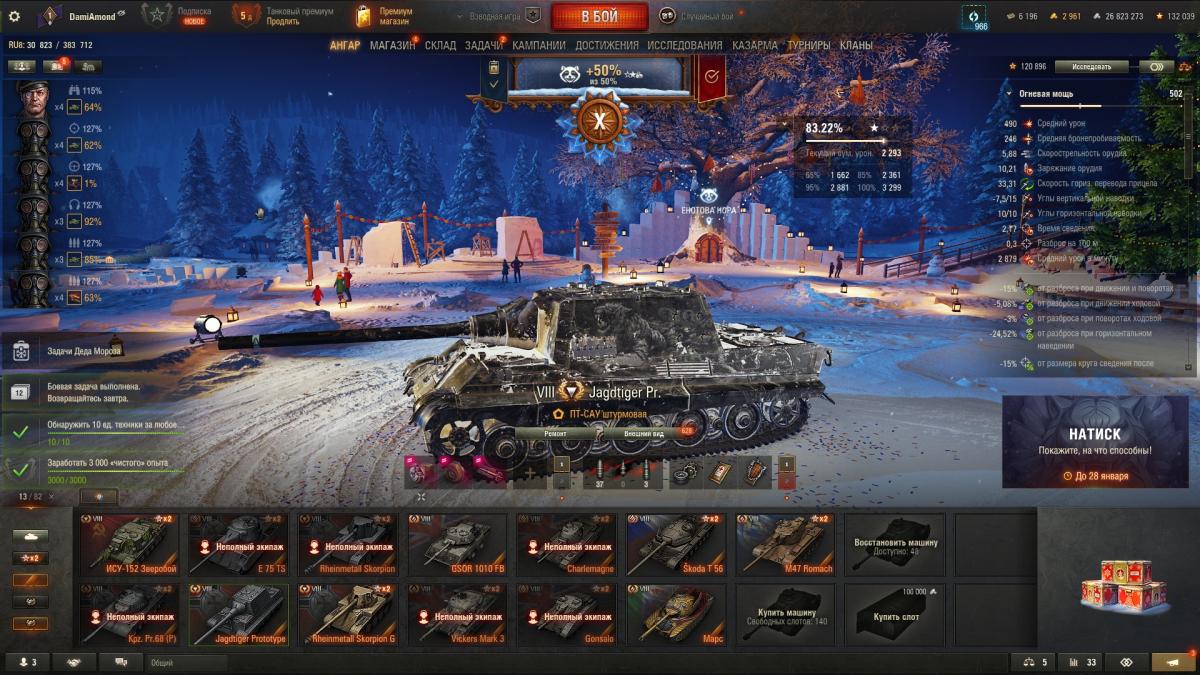1200x675 pixels.
Task: Select the Skoda T 56 tank card
Action: [x=675, y=545]
